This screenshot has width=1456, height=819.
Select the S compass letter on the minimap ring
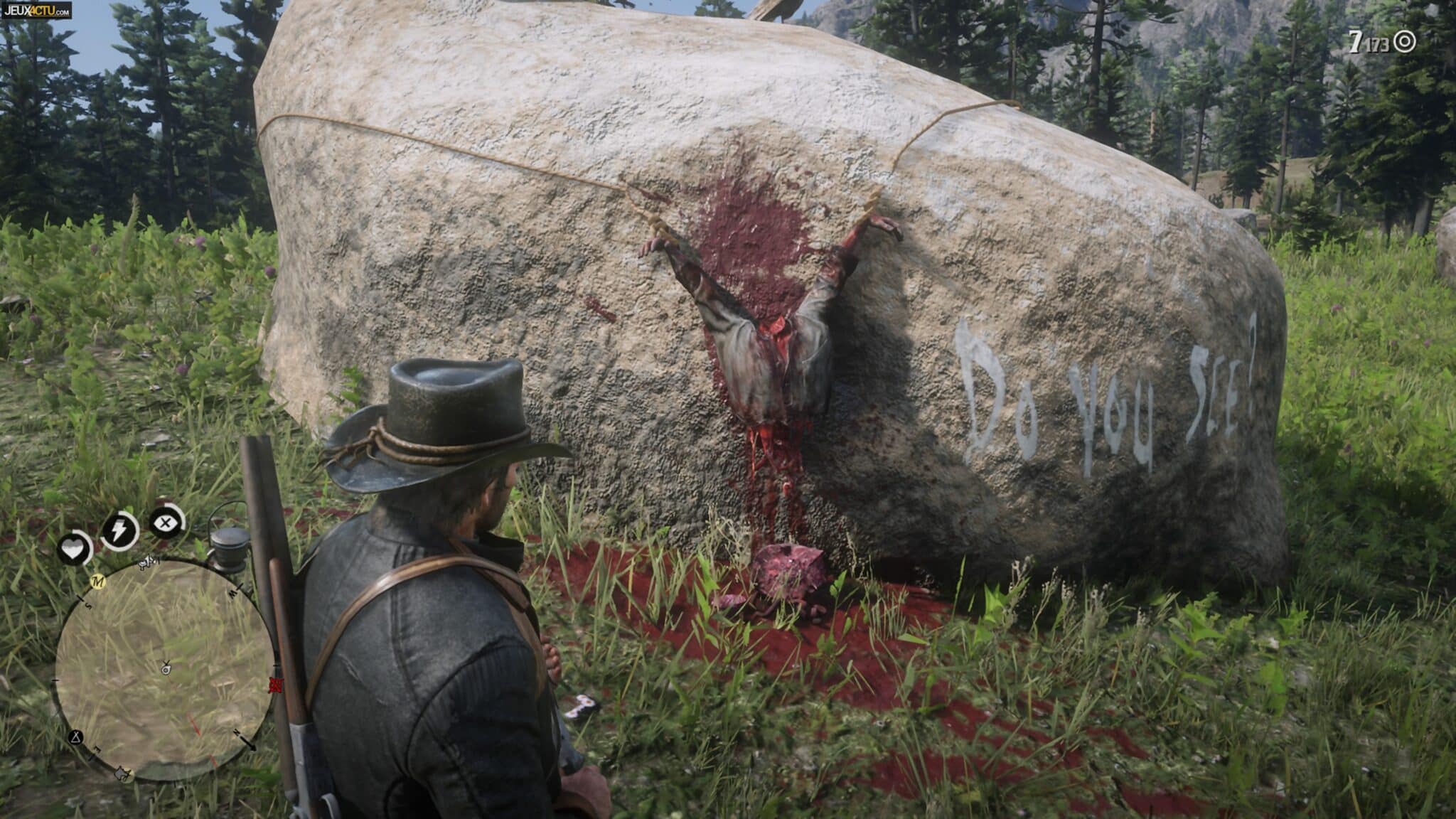[x=88, y=605]
